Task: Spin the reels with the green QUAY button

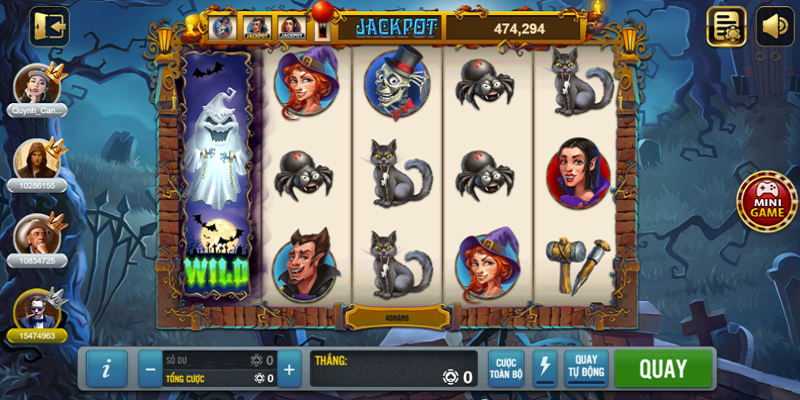Action: pos(663,368)
